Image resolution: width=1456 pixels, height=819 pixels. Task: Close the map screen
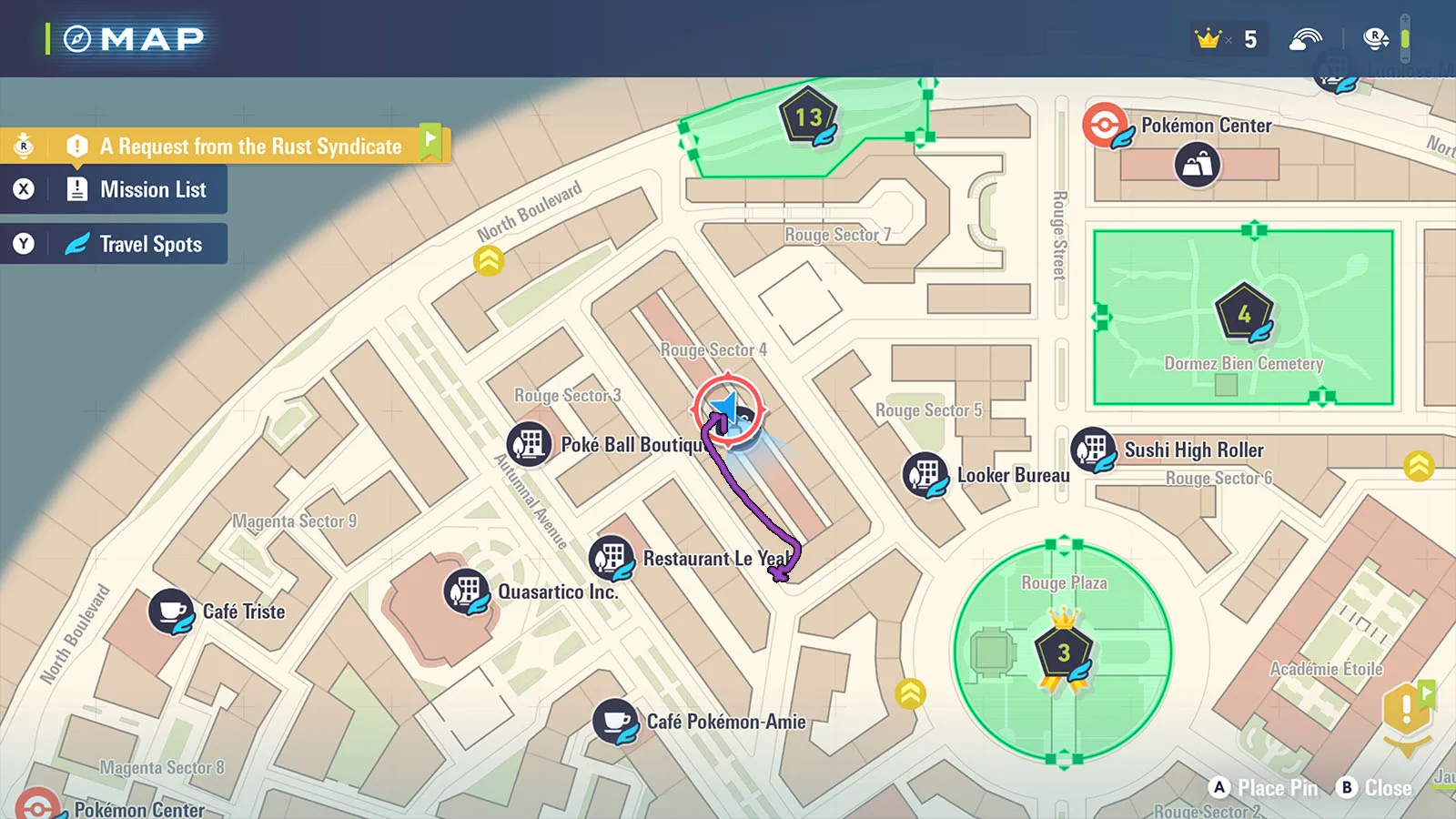click(1375, 788)
